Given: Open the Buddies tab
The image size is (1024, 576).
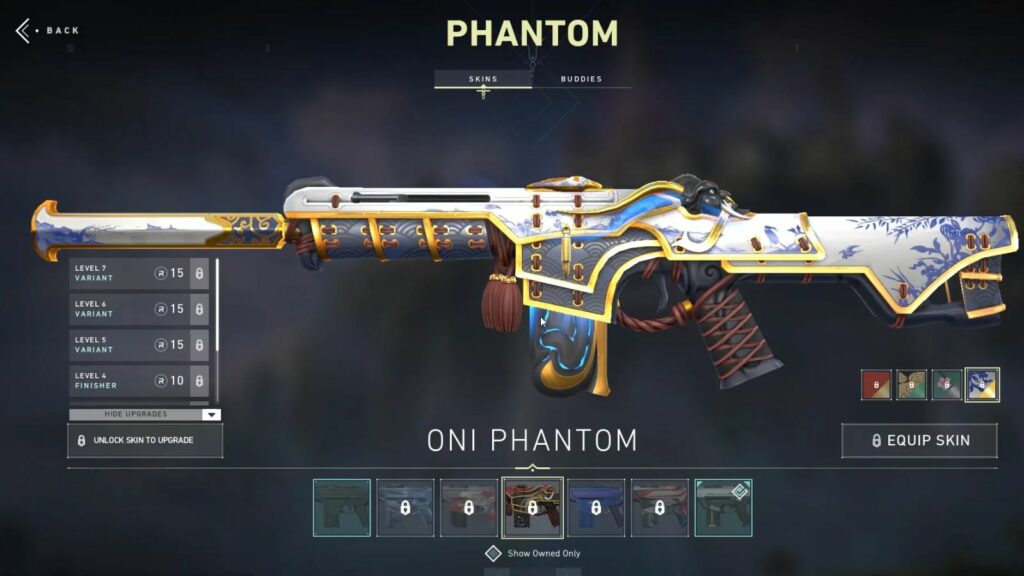Looking at the screenshot, I should point(581,79).
